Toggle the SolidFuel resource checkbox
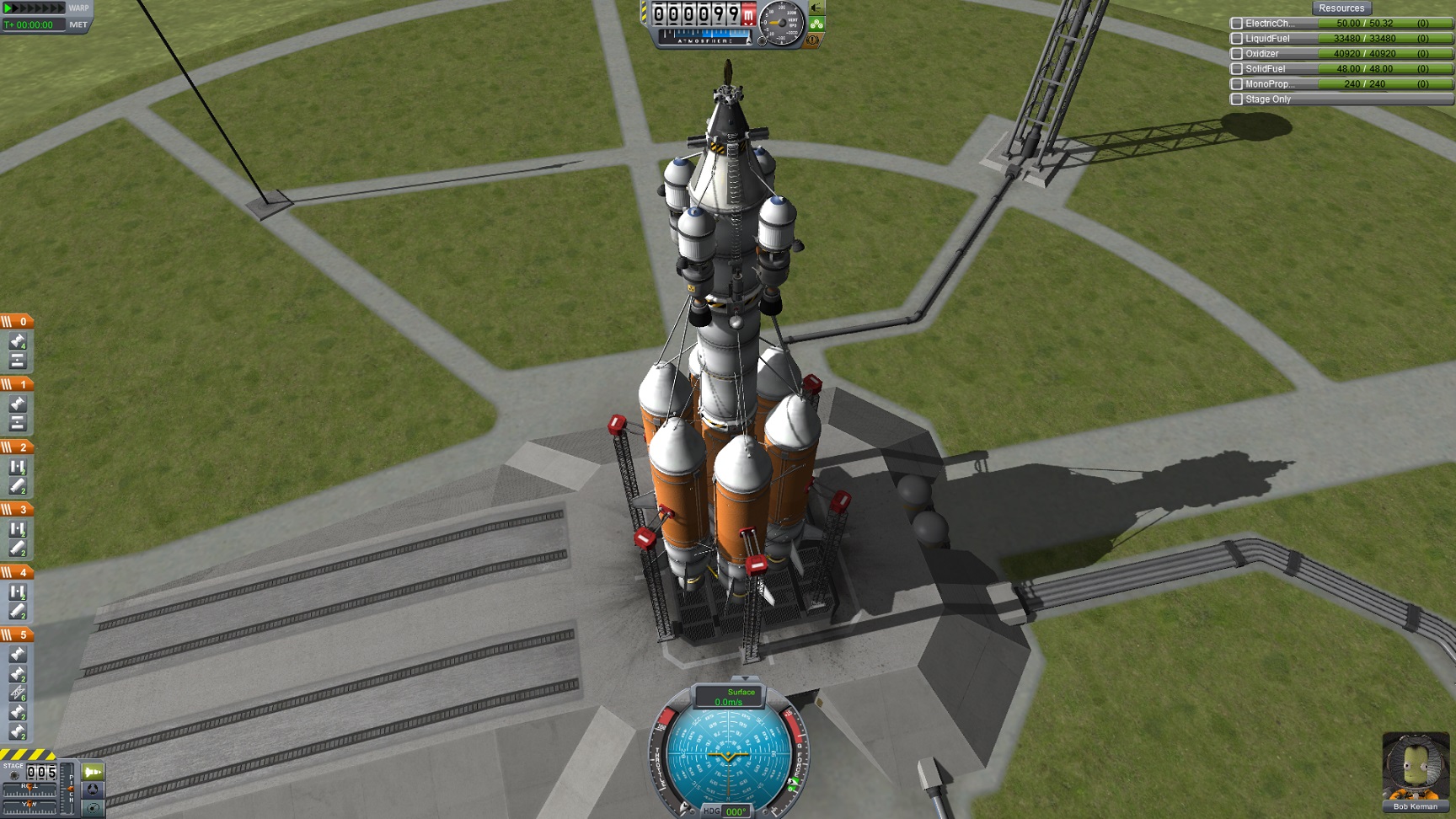The image size is (1456, 819). click(1236, 69)
